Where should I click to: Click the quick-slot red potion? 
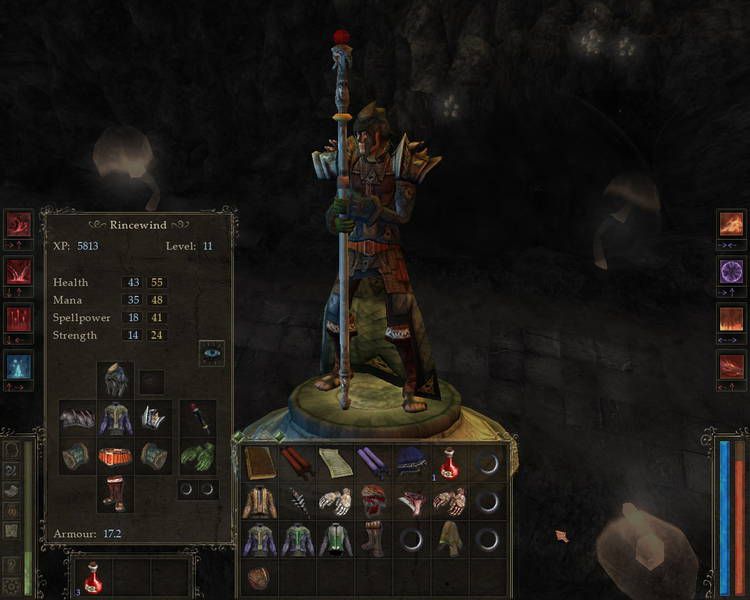pyautogui.click(x=93, y=578)
